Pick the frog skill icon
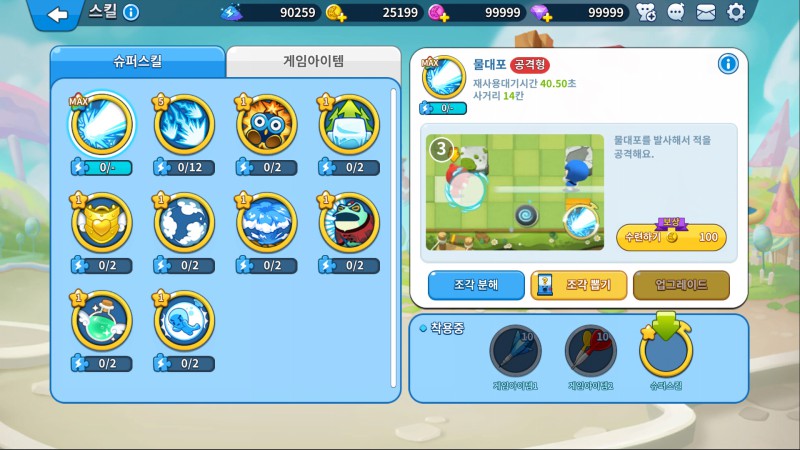Viewport: 800px width, 450px height. pos(349,221)
